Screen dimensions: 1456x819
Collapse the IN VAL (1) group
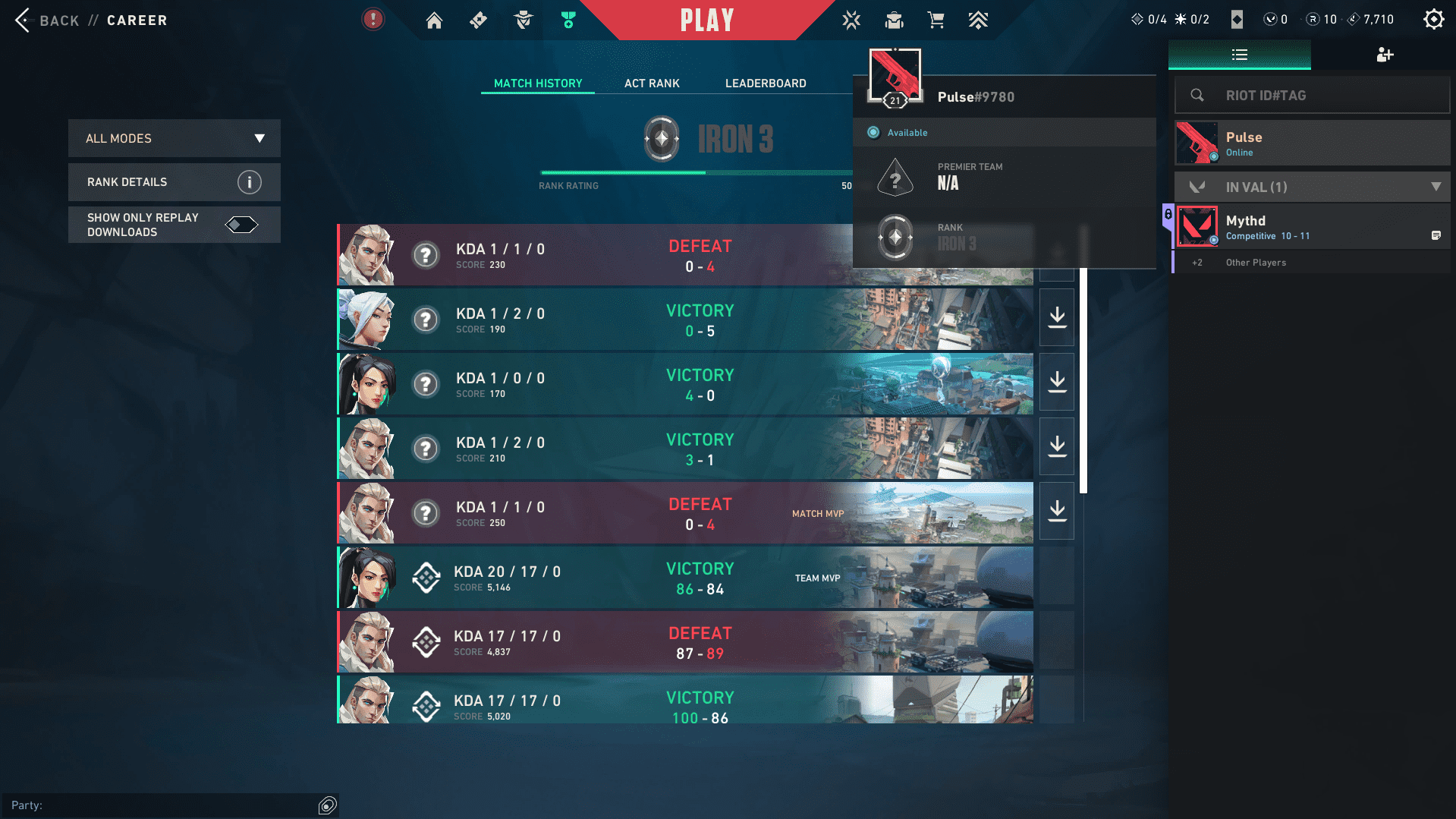click(x=1435, y=186)
